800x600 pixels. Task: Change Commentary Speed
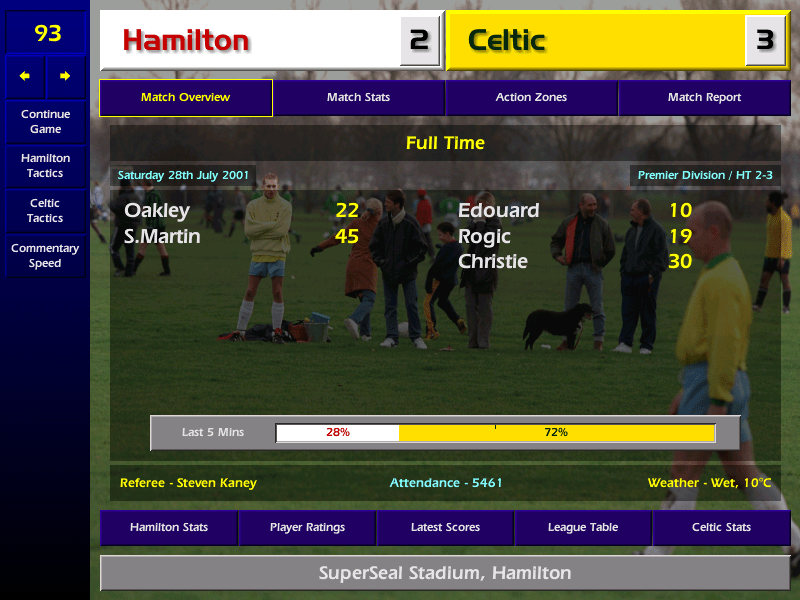point(45,255)
